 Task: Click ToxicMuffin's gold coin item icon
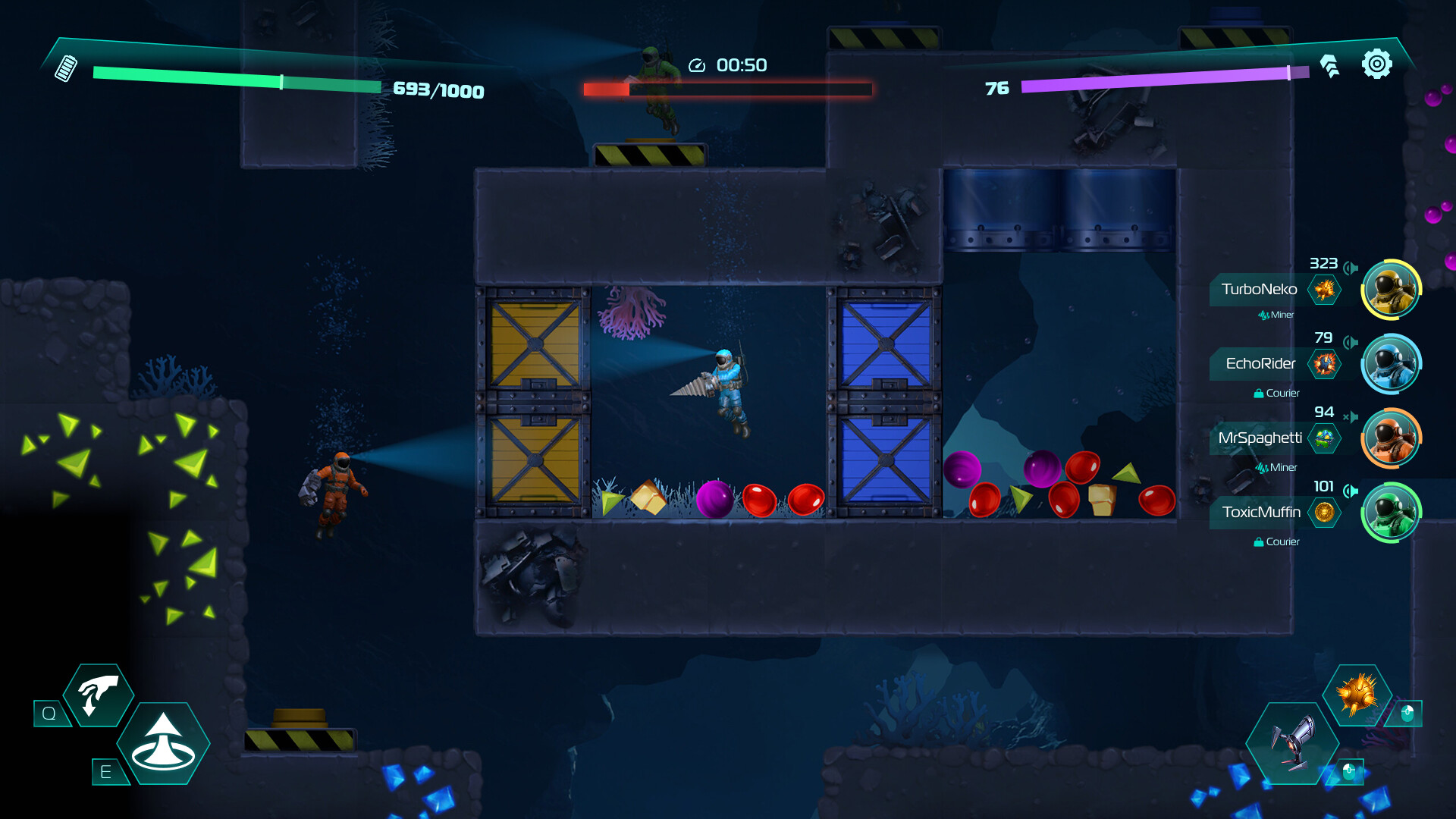1325,513
